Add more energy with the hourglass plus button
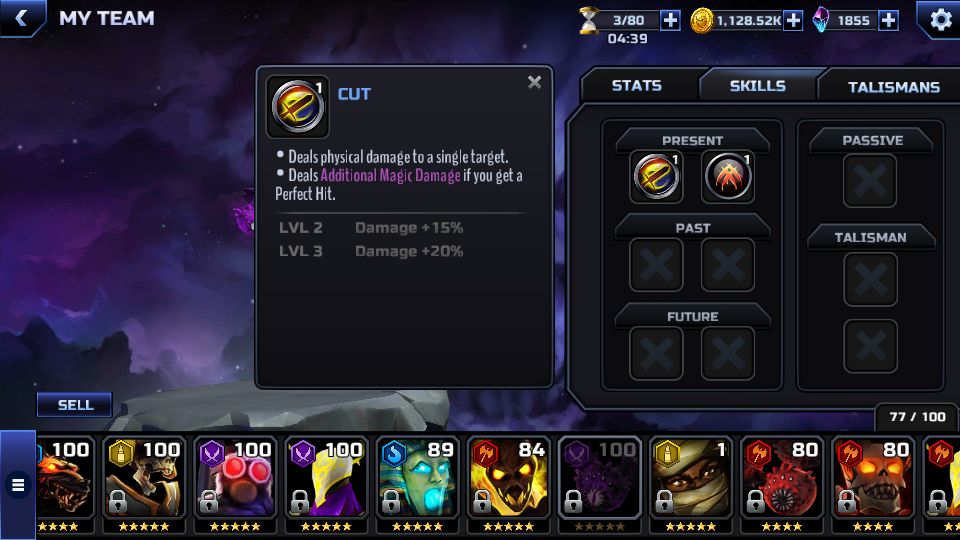Screen dimensions: 960x540 [670, 20]
